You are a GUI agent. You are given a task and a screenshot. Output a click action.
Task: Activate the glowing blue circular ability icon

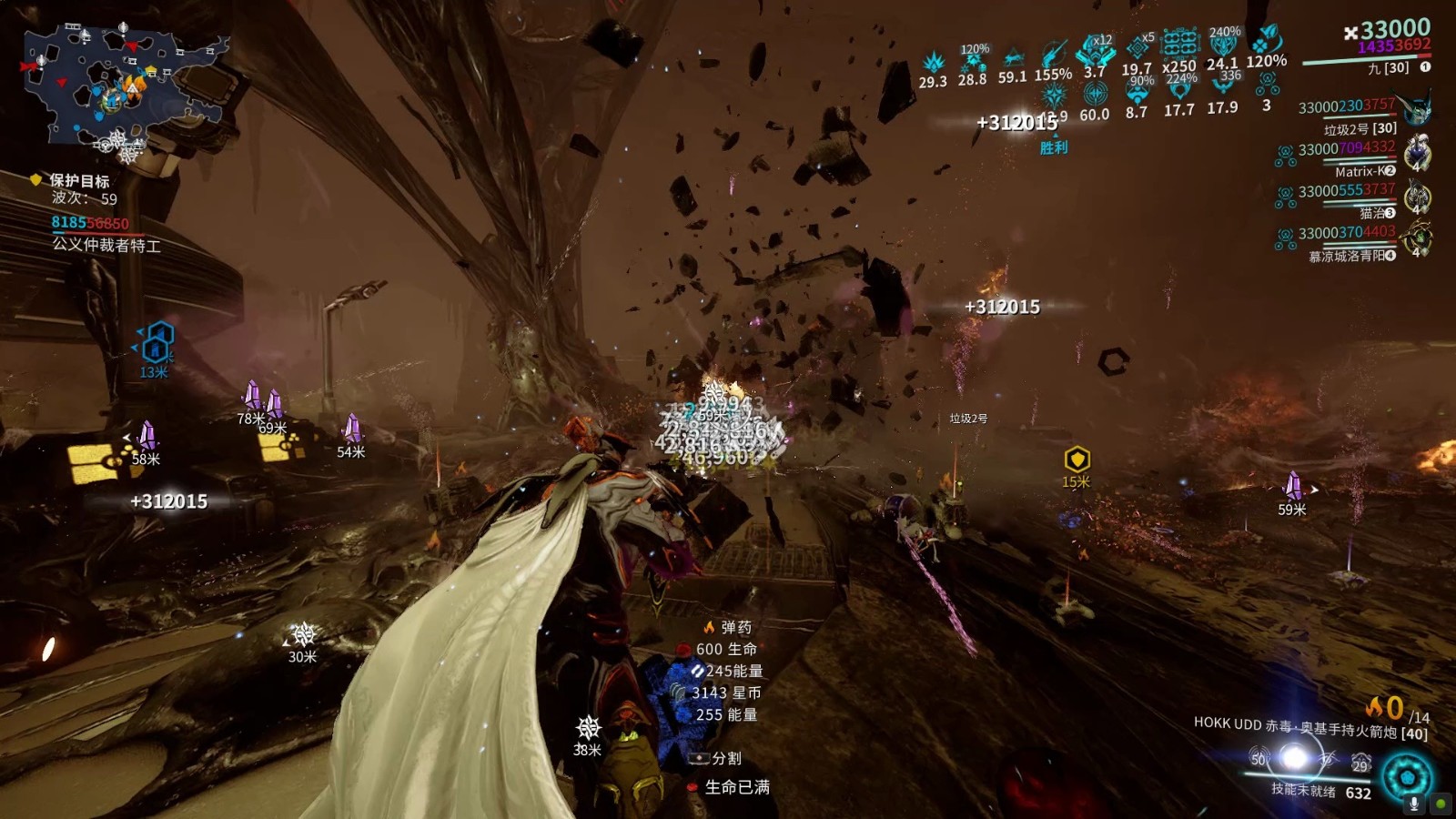click(x=1407, y=778)
